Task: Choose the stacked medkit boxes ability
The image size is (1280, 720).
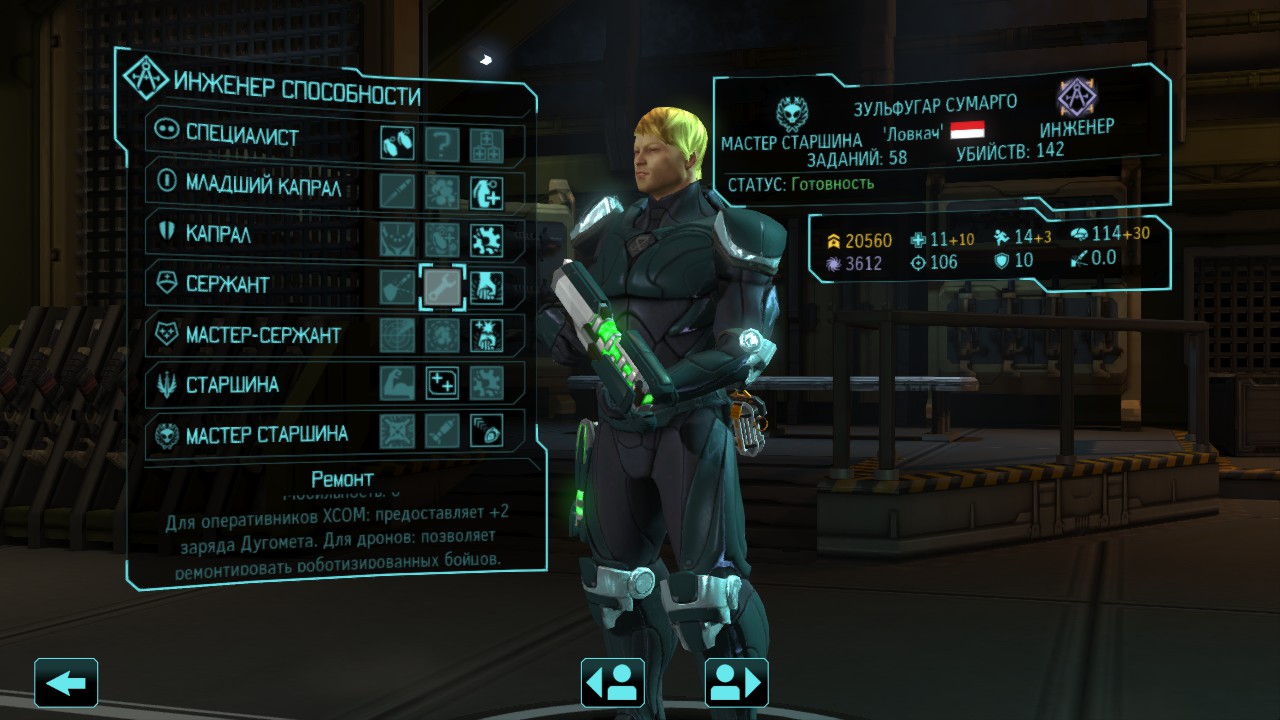Action: click(x=487, y=144)
